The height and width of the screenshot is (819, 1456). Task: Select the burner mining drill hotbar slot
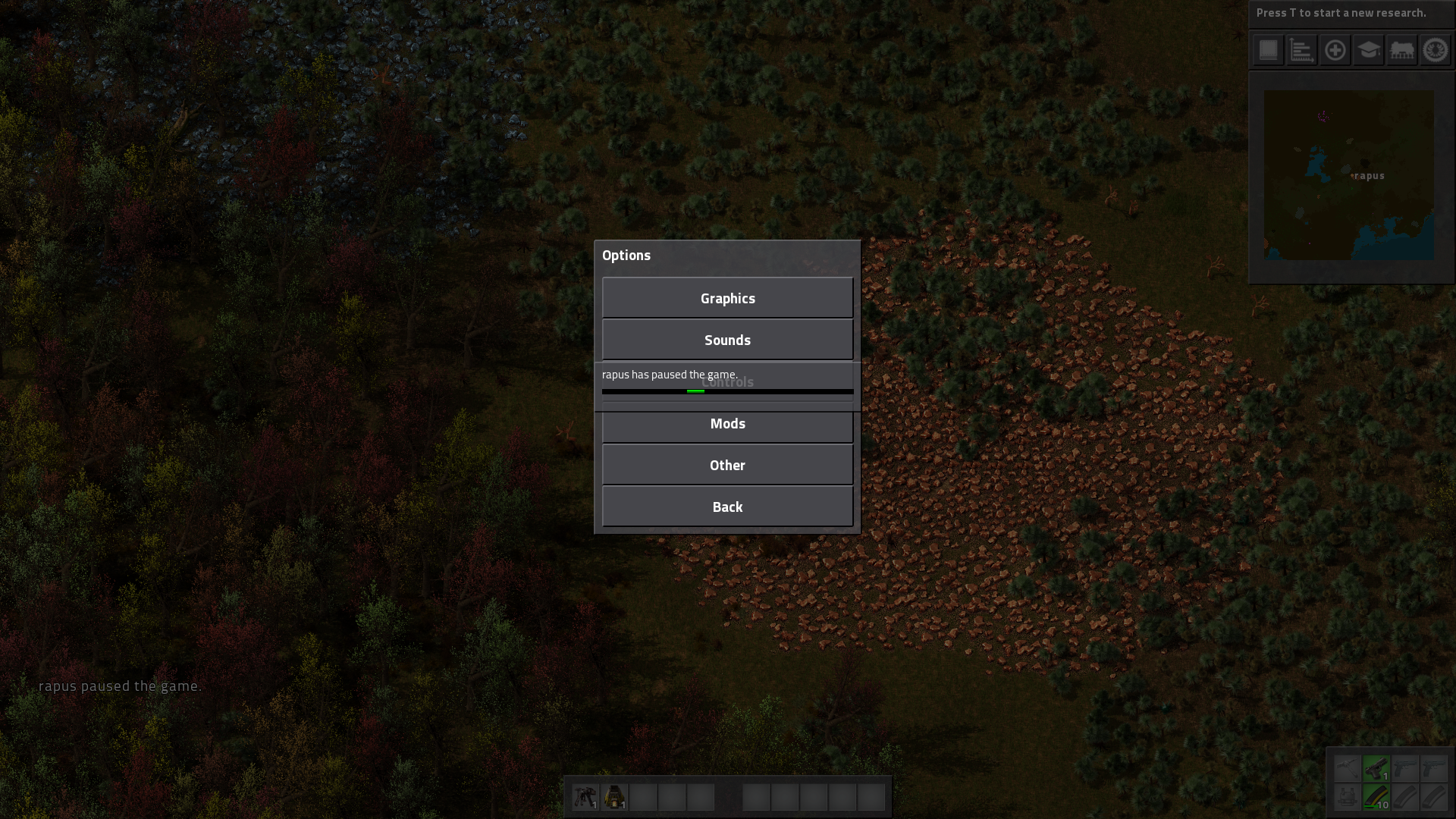pyautogui.click(x=585, y=797)
